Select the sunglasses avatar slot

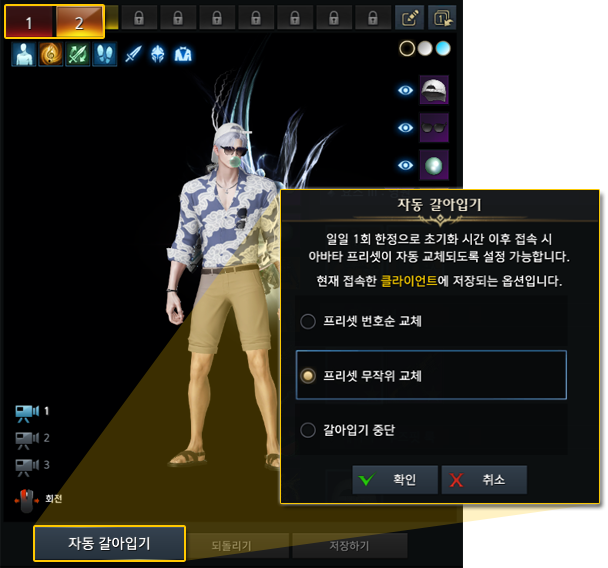pyautogui.click(x=434, y=128)
